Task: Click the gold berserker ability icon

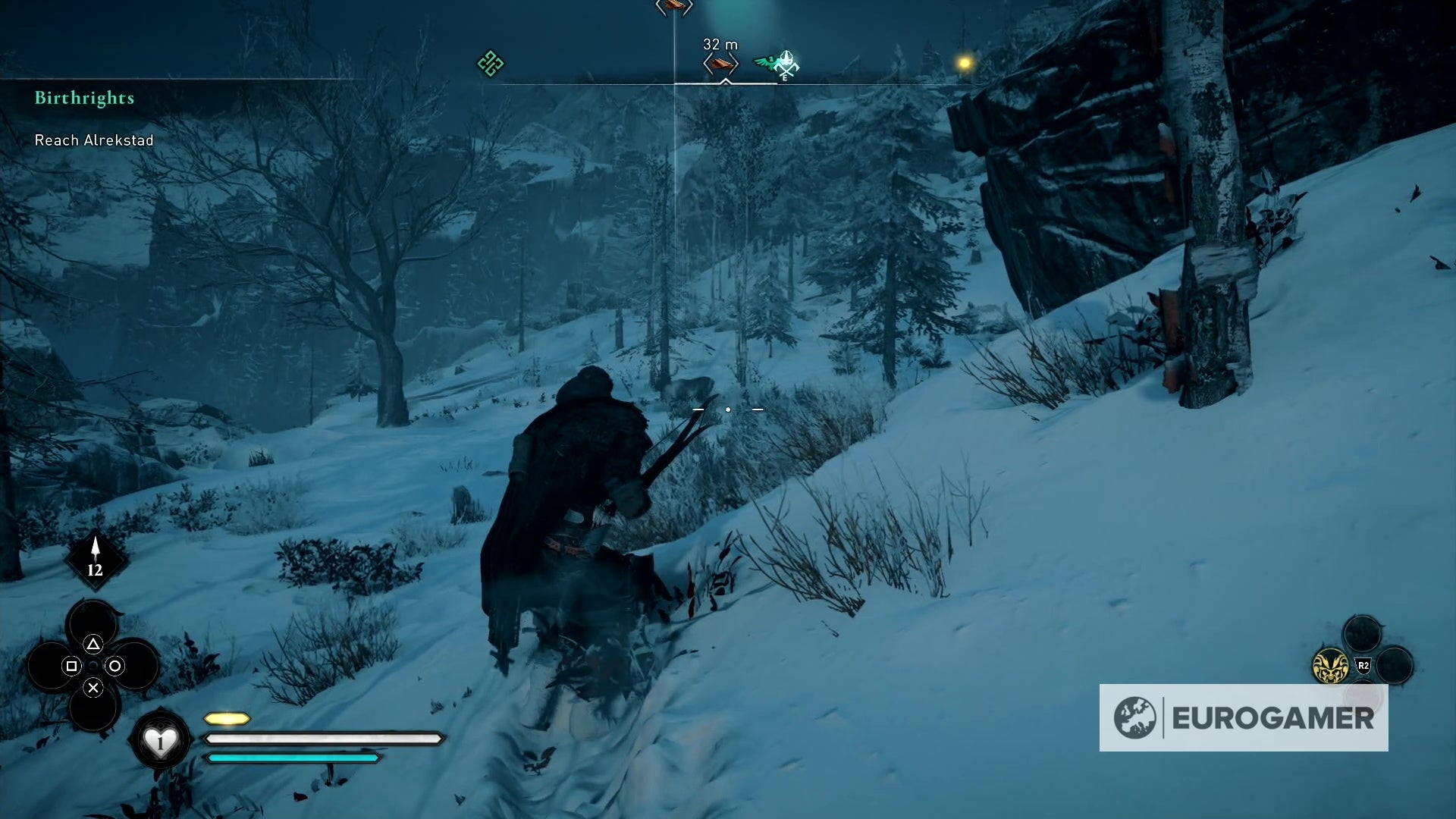Action: click(x=1330, y=666)
